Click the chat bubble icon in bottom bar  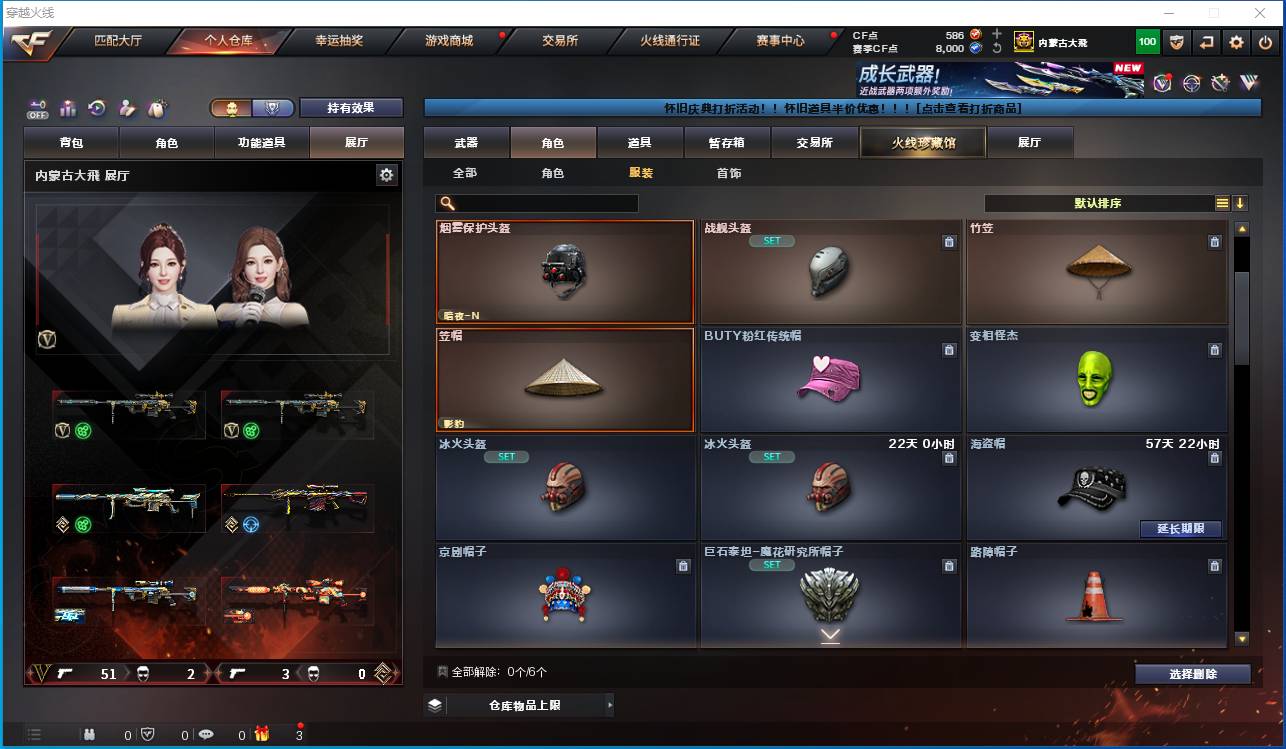[x=205, y=734]
